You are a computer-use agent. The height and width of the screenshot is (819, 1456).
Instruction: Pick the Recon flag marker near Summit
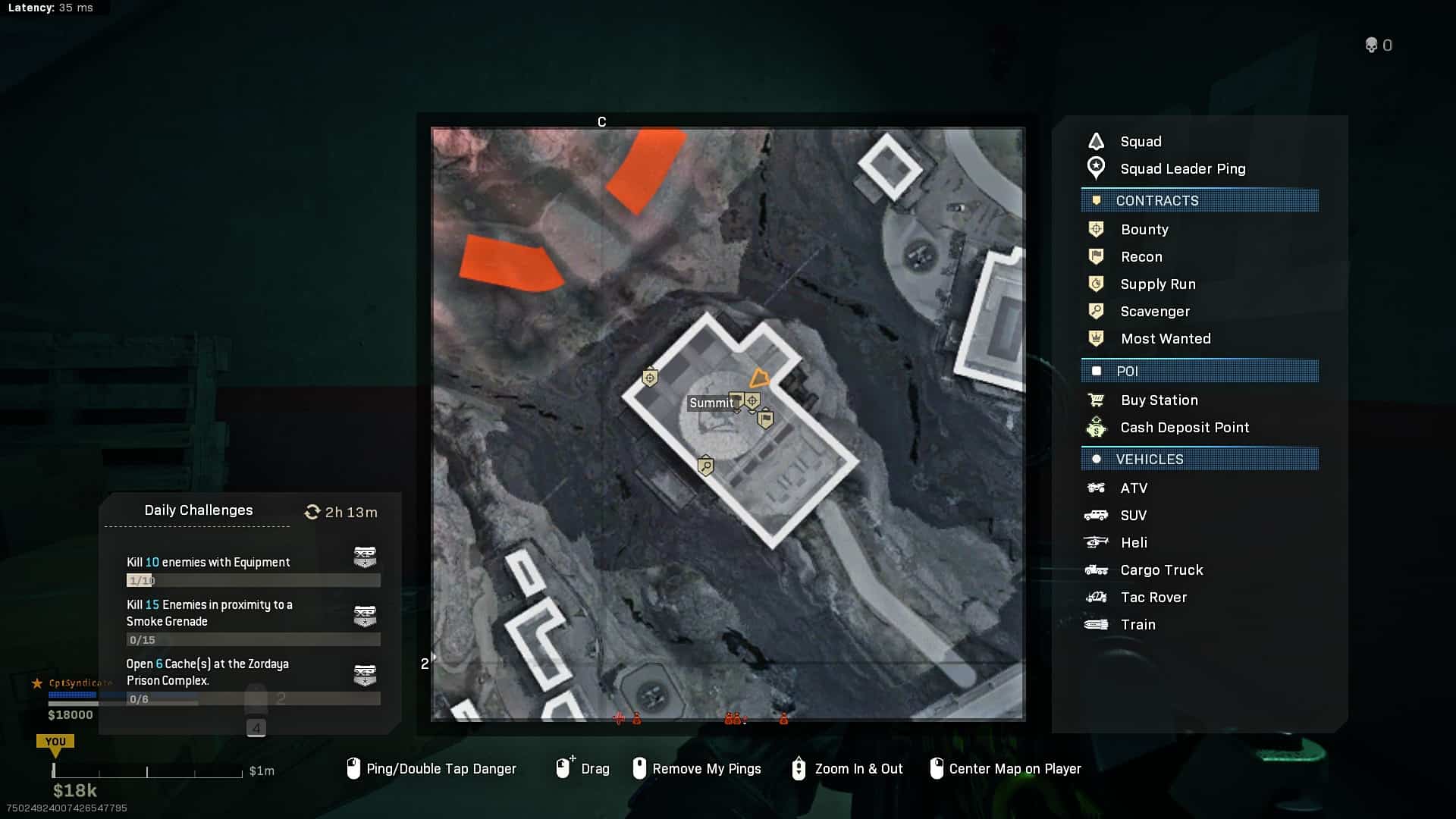(765, 419)
